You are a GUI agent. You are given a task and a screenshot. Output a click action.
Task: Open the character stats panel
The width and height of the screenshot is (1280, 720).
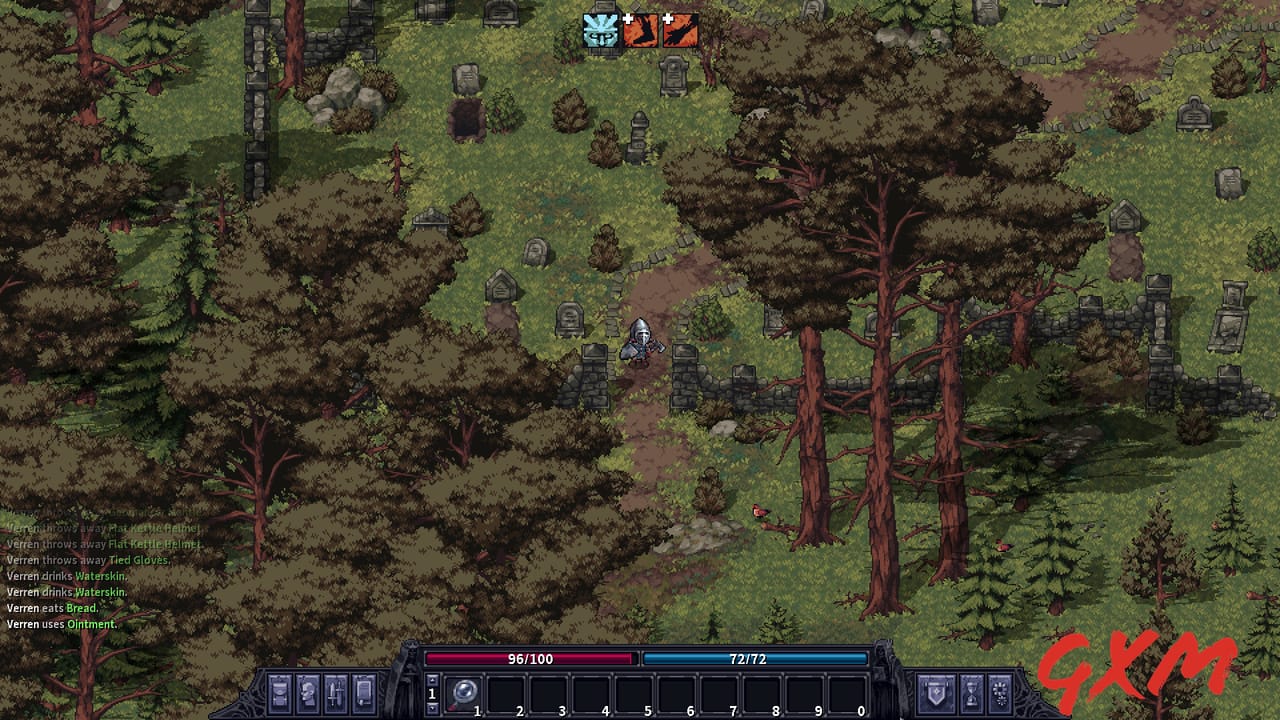(306, 693)
